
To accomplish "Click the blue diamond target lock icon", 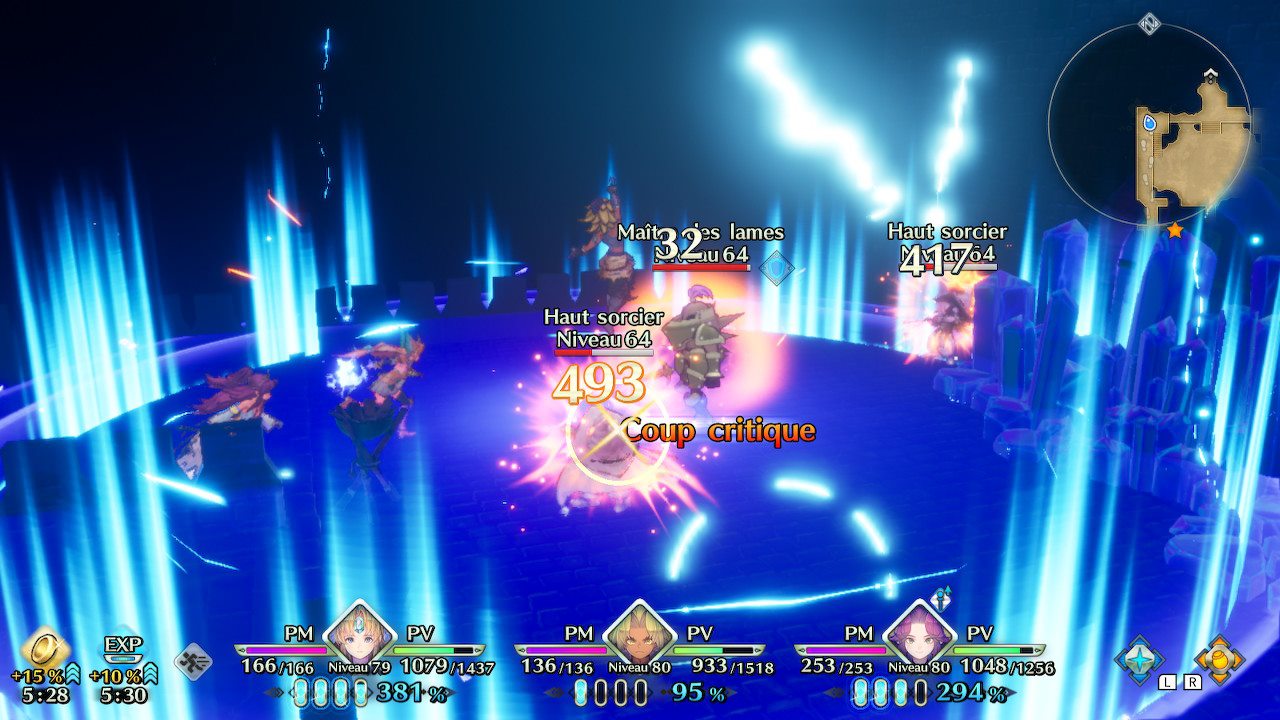I will (777, 268).
